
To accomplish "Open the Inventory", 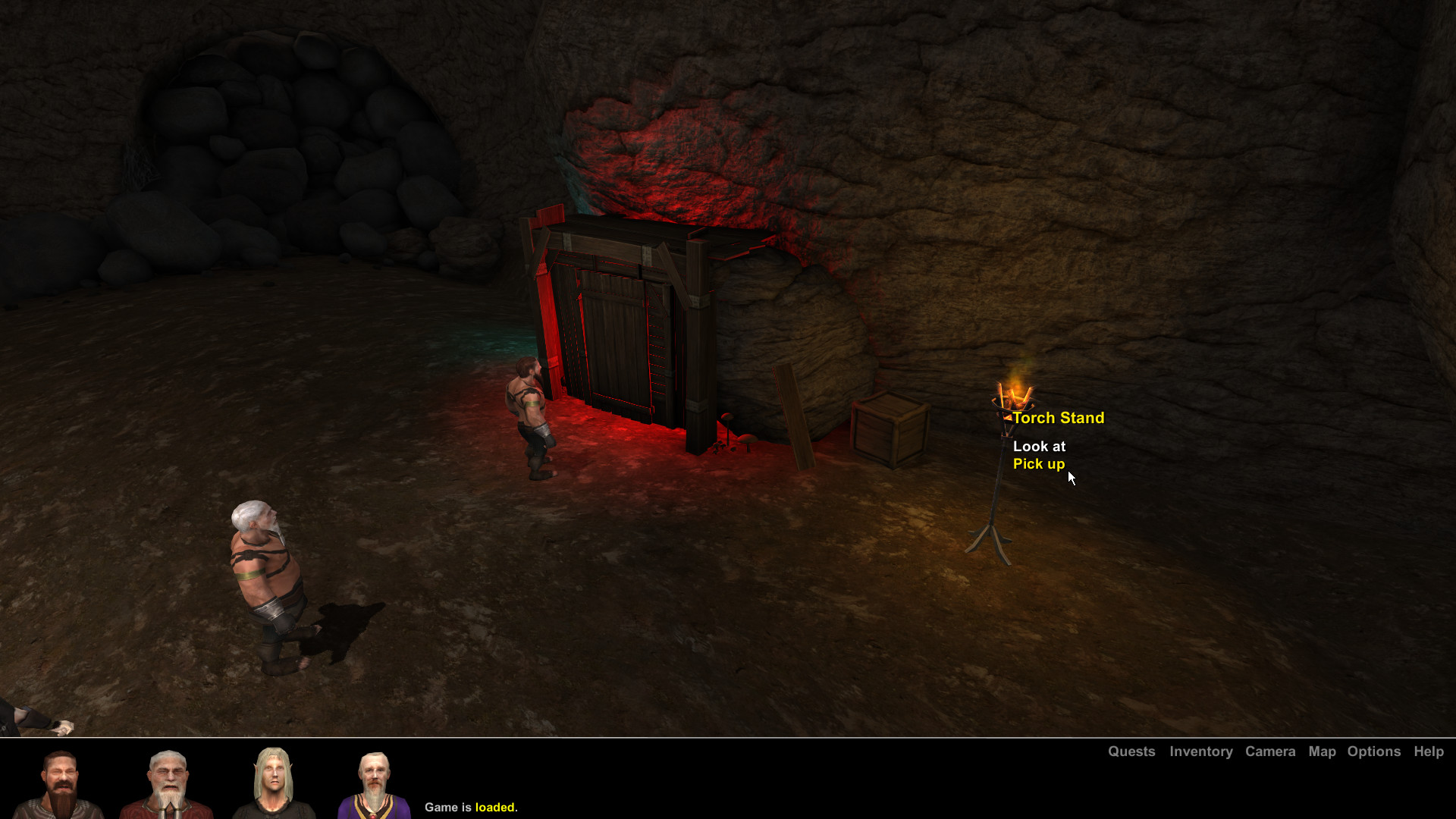I will point(1200,752).
